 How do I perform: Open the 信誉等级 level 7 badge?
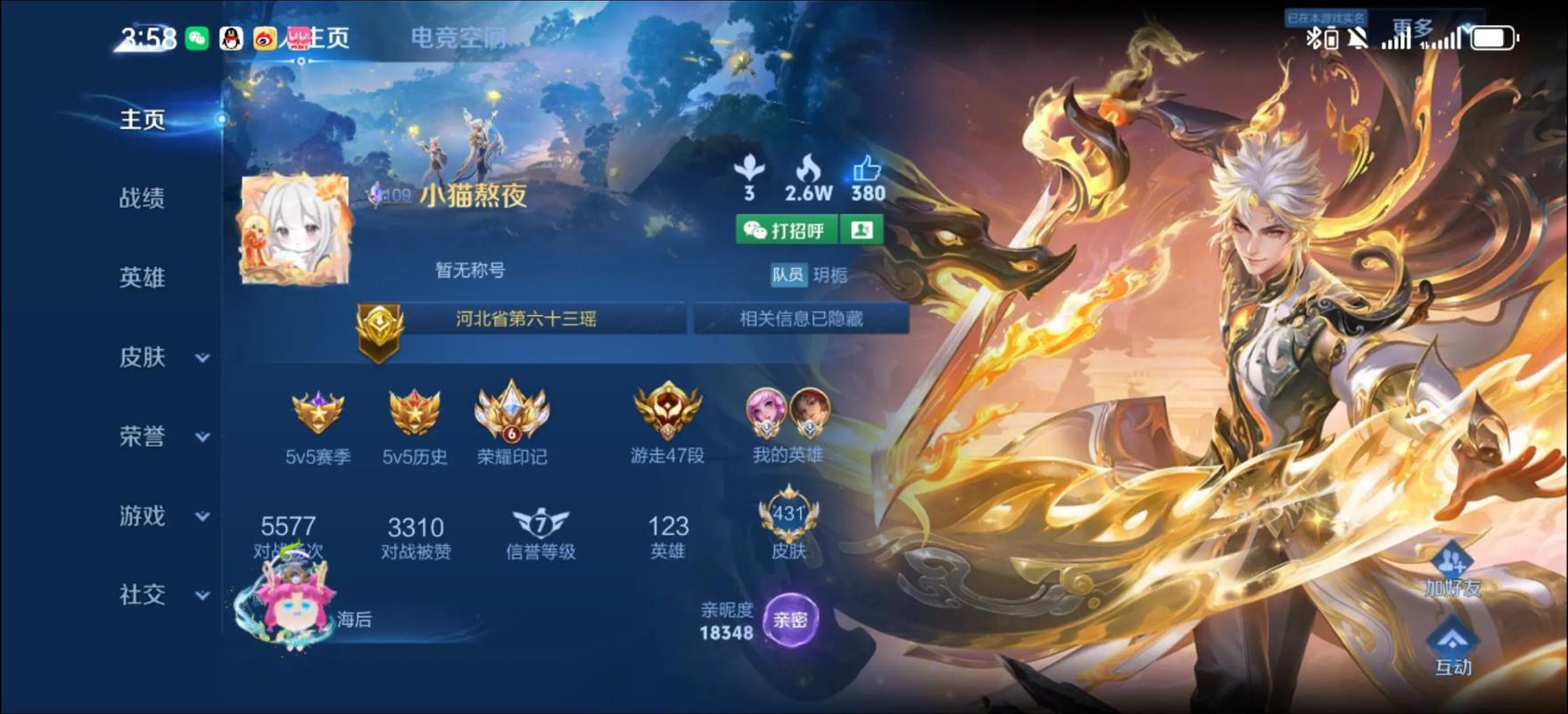tap(539, 524)
